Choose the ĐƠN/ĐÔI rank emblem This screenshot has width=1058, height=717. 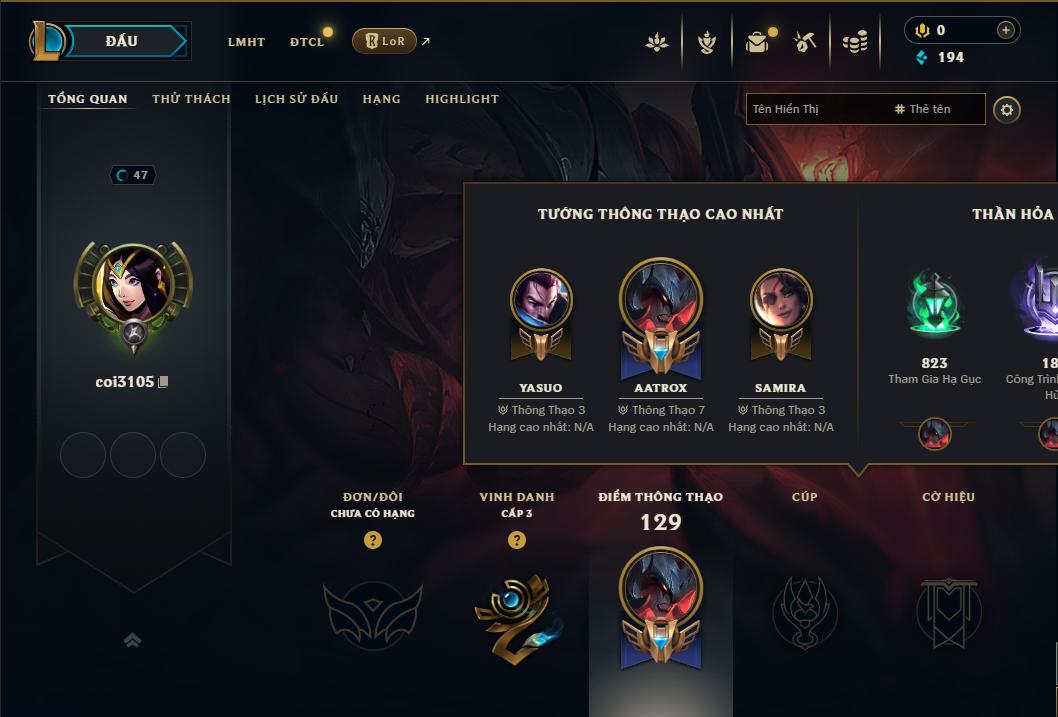[x=372, y=612]
